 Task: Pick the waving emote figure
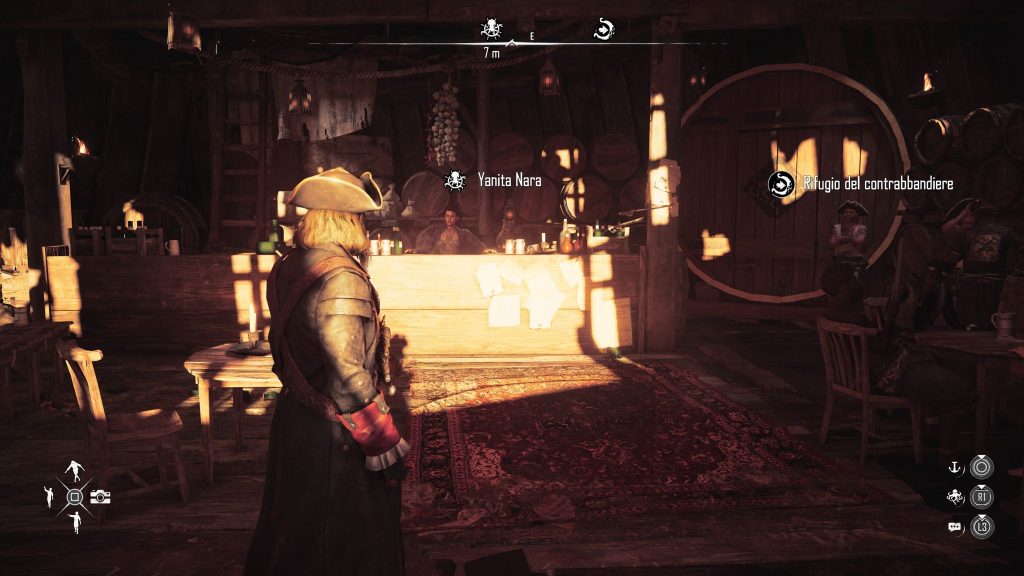click(x=49, y=495)
